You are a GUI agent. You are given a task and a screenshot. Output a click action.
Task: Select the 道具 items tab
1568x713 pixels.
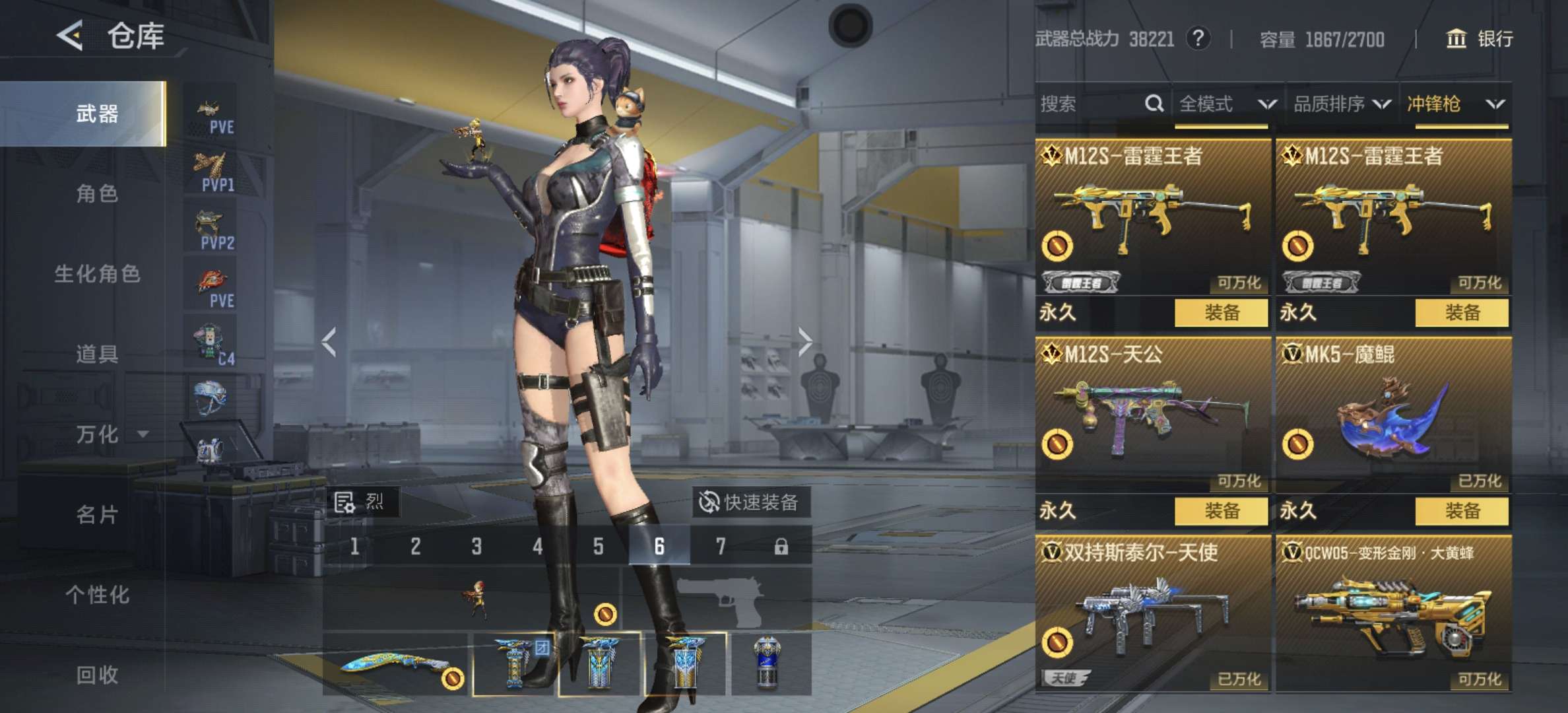pyautogui.click(x=97, y=355)
